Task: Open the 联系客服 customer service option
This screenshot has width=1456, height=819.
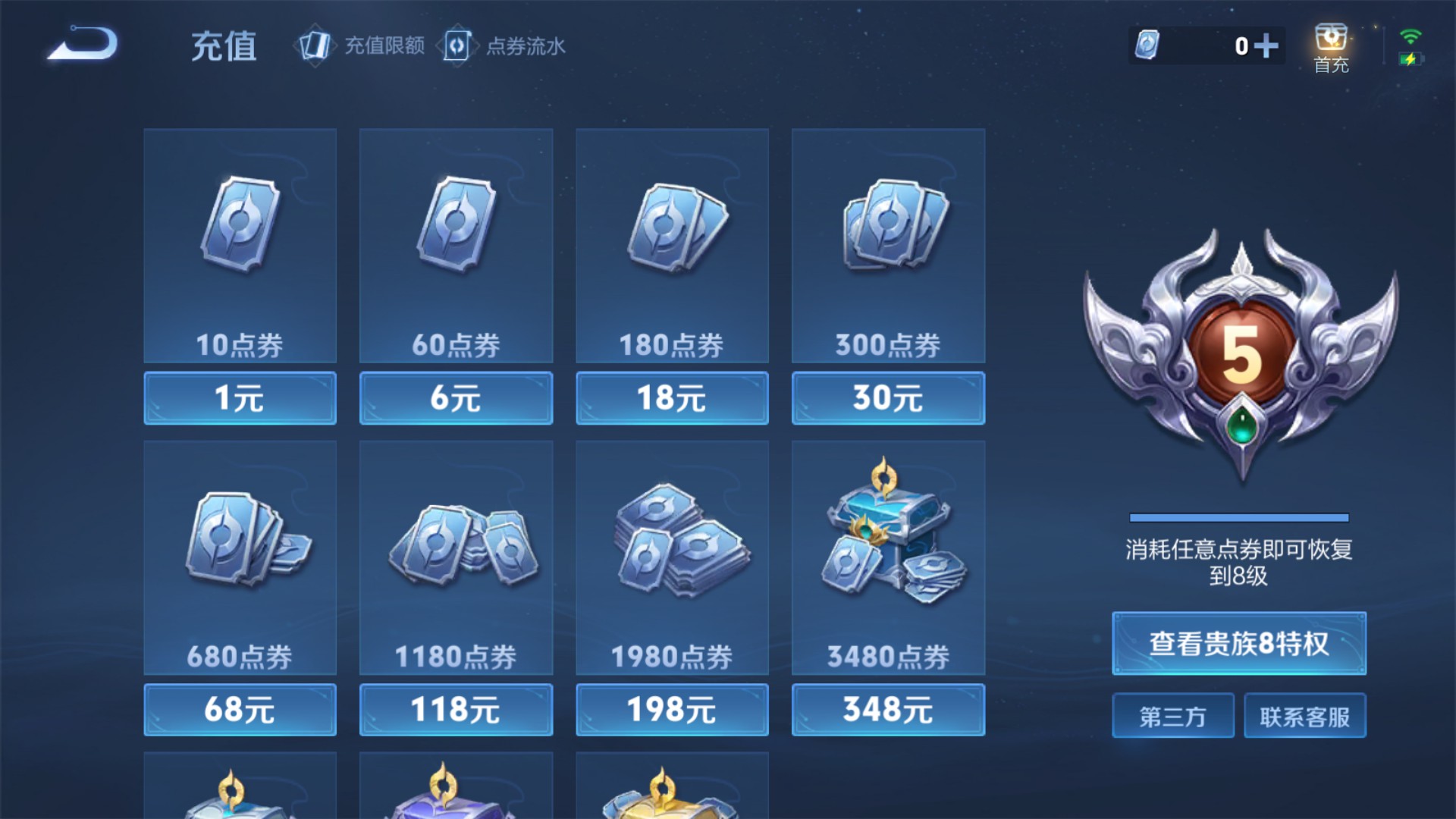Action: pyautogui.click(x=1305, y=715)
